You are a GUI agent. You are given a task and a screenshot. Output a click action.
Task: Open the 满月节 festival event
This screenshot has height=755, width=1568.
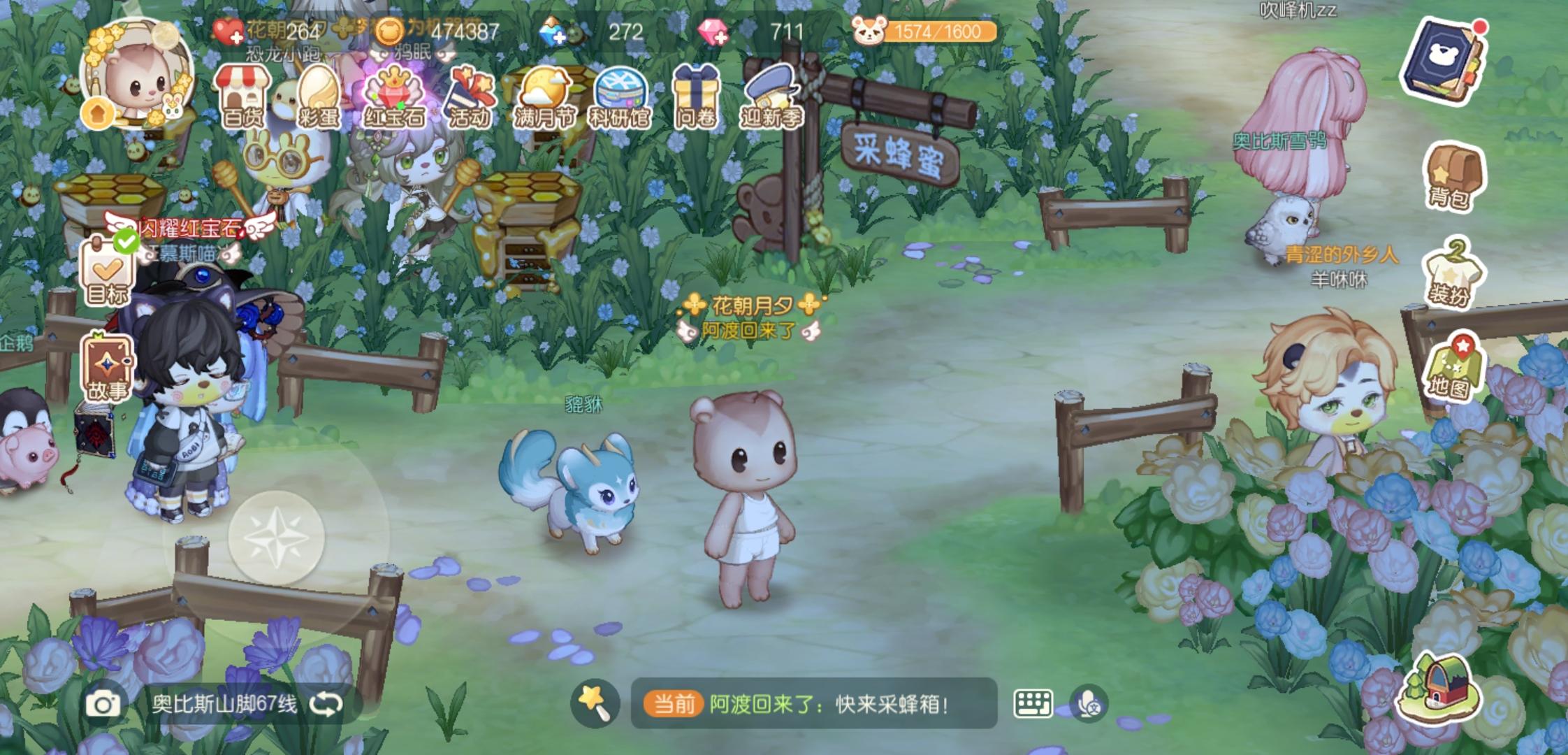point(547,94)
